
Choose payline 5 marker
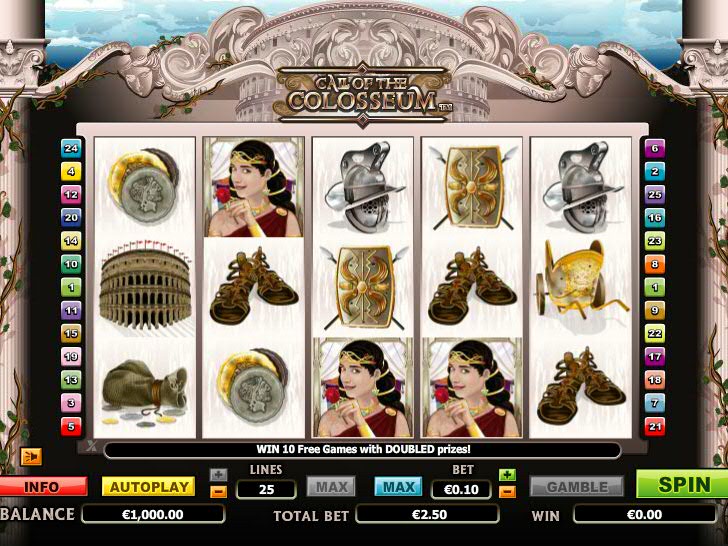click(71, 427)
